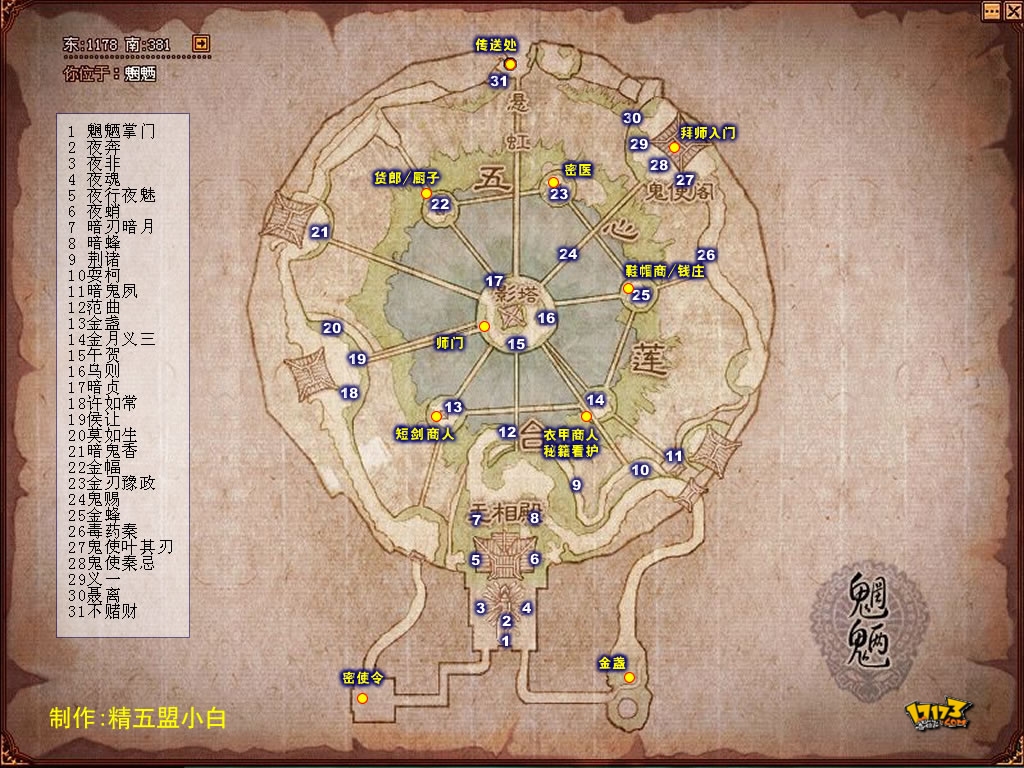Click the 货郎/厨子 yellow marker
Screen dimensions: 1024x768
click(426, 193)
